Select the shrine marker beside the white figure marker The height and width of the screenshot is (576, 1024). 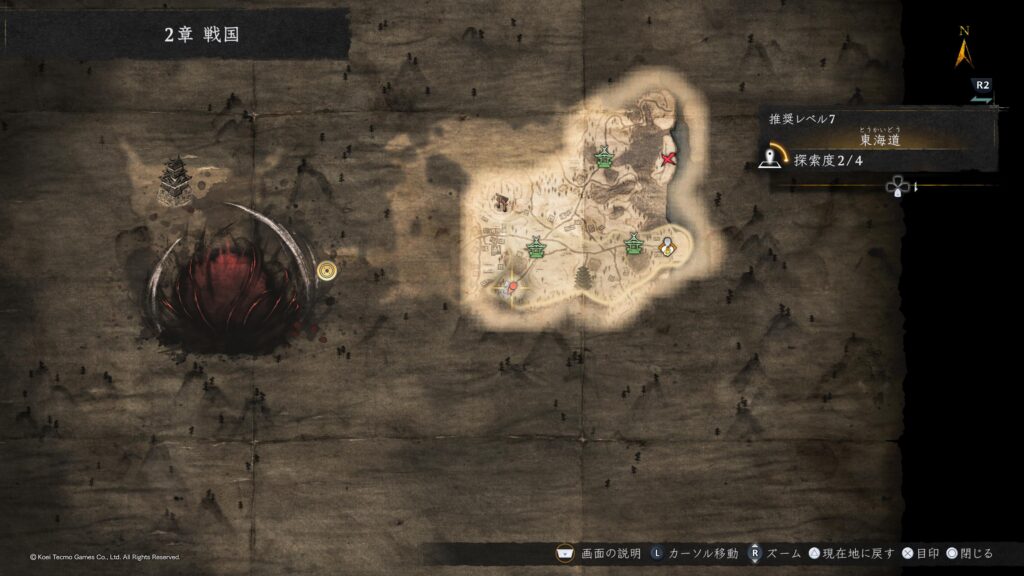pos(633,243)
